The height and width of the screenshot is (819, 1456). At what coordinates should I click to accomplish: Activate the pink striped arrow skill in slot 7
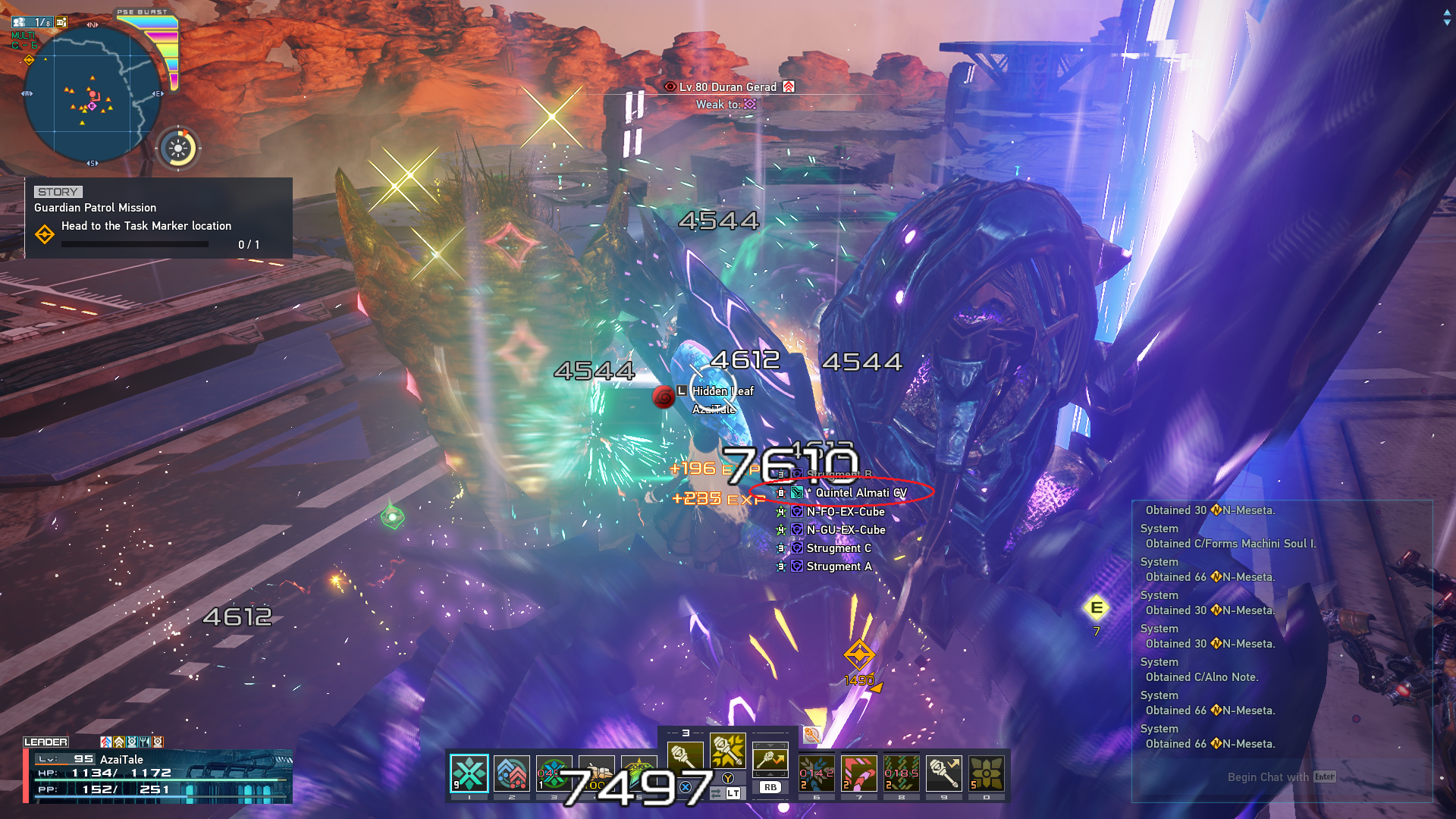coord(859,773)
